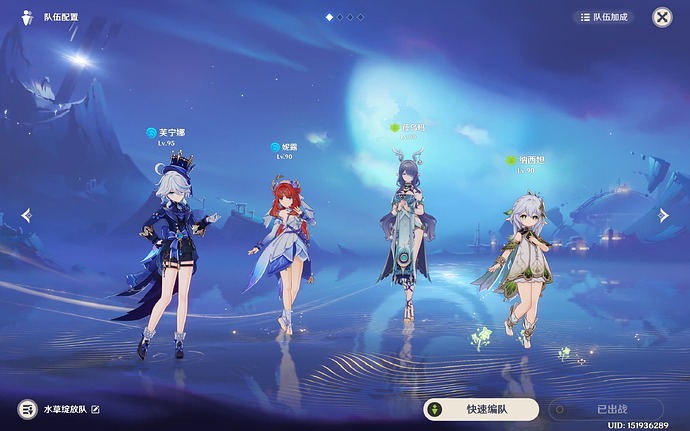
Task: Switch to the next team with right arrow
Action: (x=663, y=215)
